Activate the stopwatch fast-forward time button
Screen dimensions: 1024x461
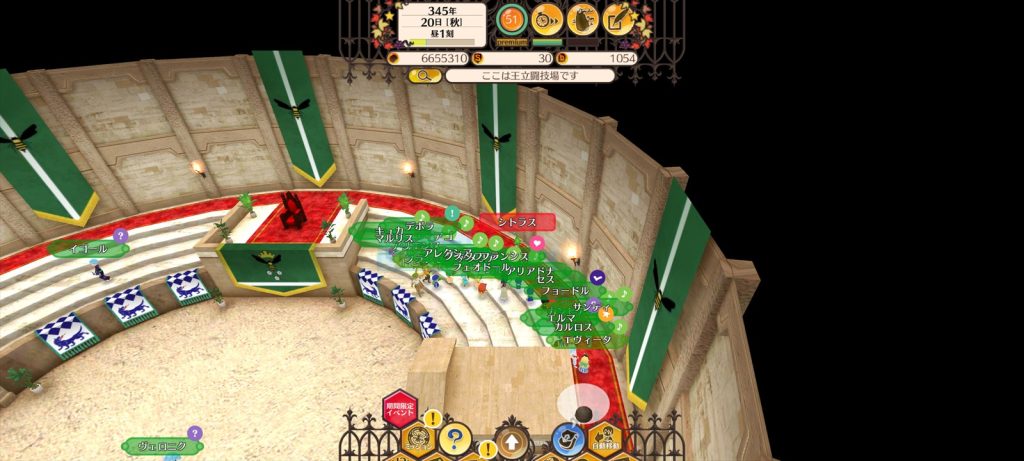pos(547,18)
